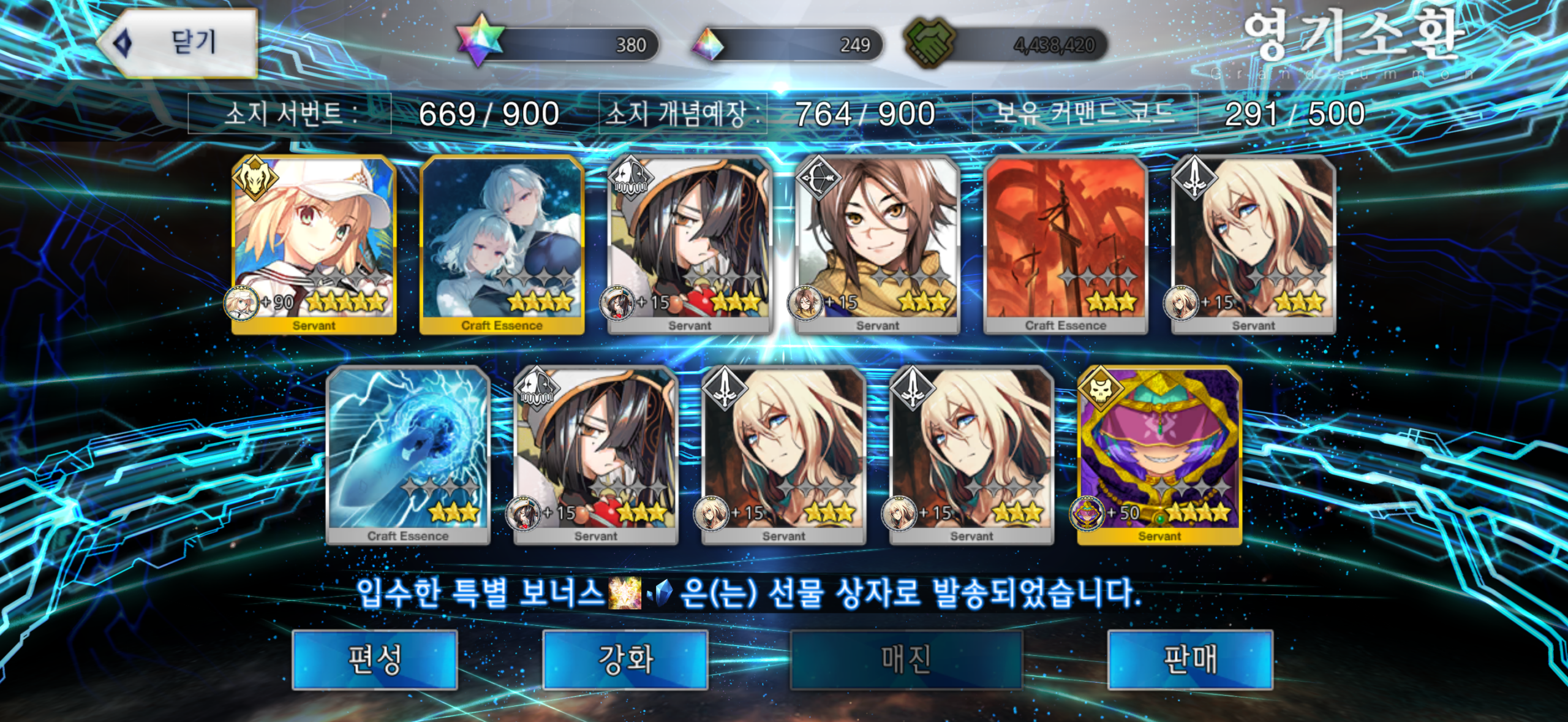Tap the 판매 sell button

coord(1190,660)
